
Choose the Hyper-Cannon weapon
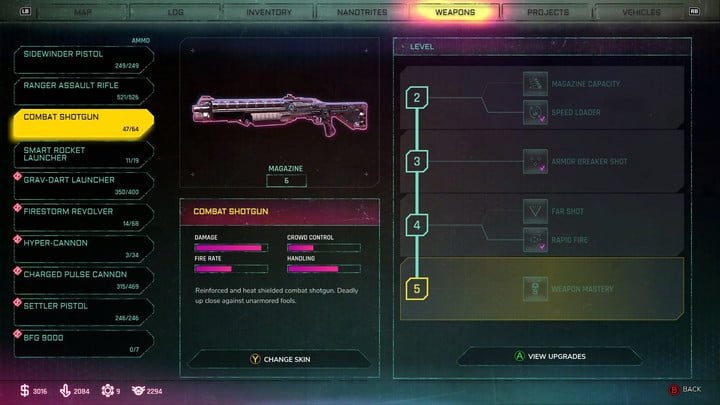82,248
